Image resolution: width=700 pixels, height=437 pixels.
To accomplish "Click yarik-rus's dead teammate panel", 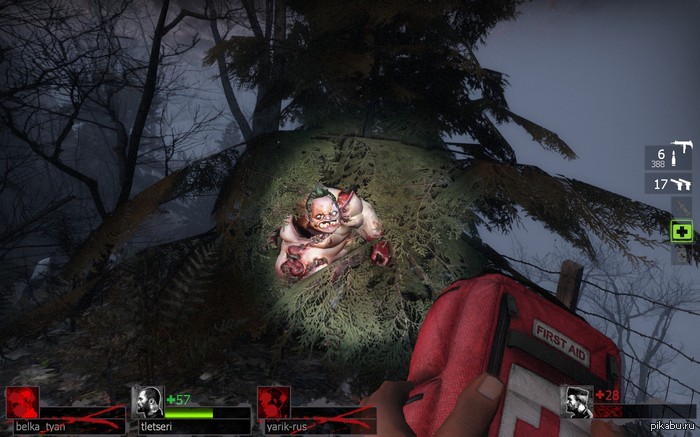I will click(273, 403).
